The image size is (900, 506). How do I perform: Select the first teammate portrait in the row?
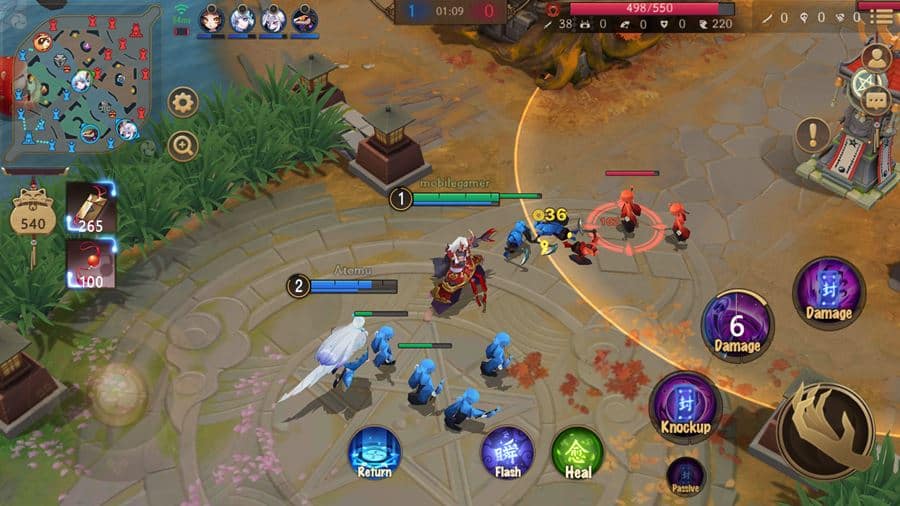(x=210, y=19)
